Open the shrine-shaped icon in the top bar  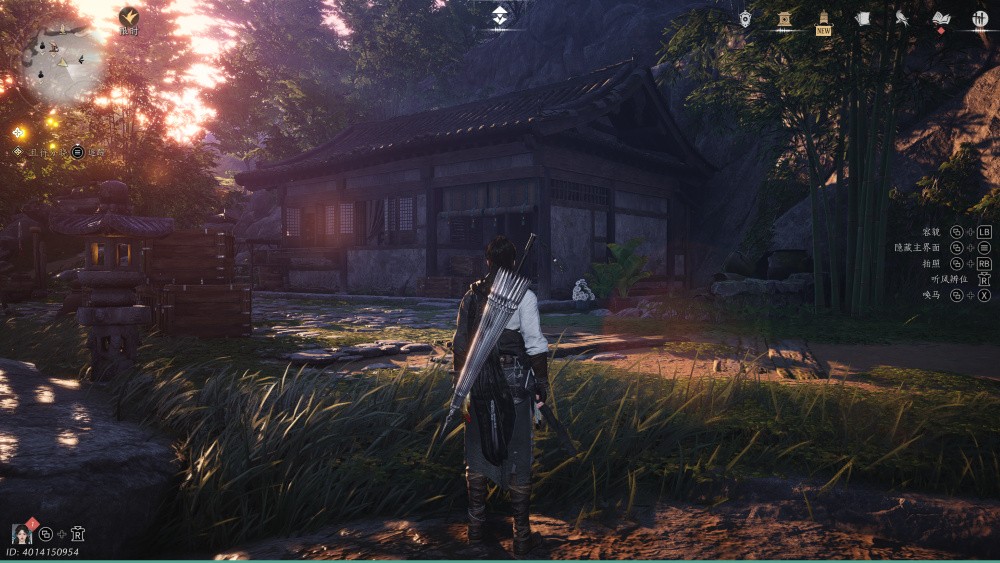point(784,18)
